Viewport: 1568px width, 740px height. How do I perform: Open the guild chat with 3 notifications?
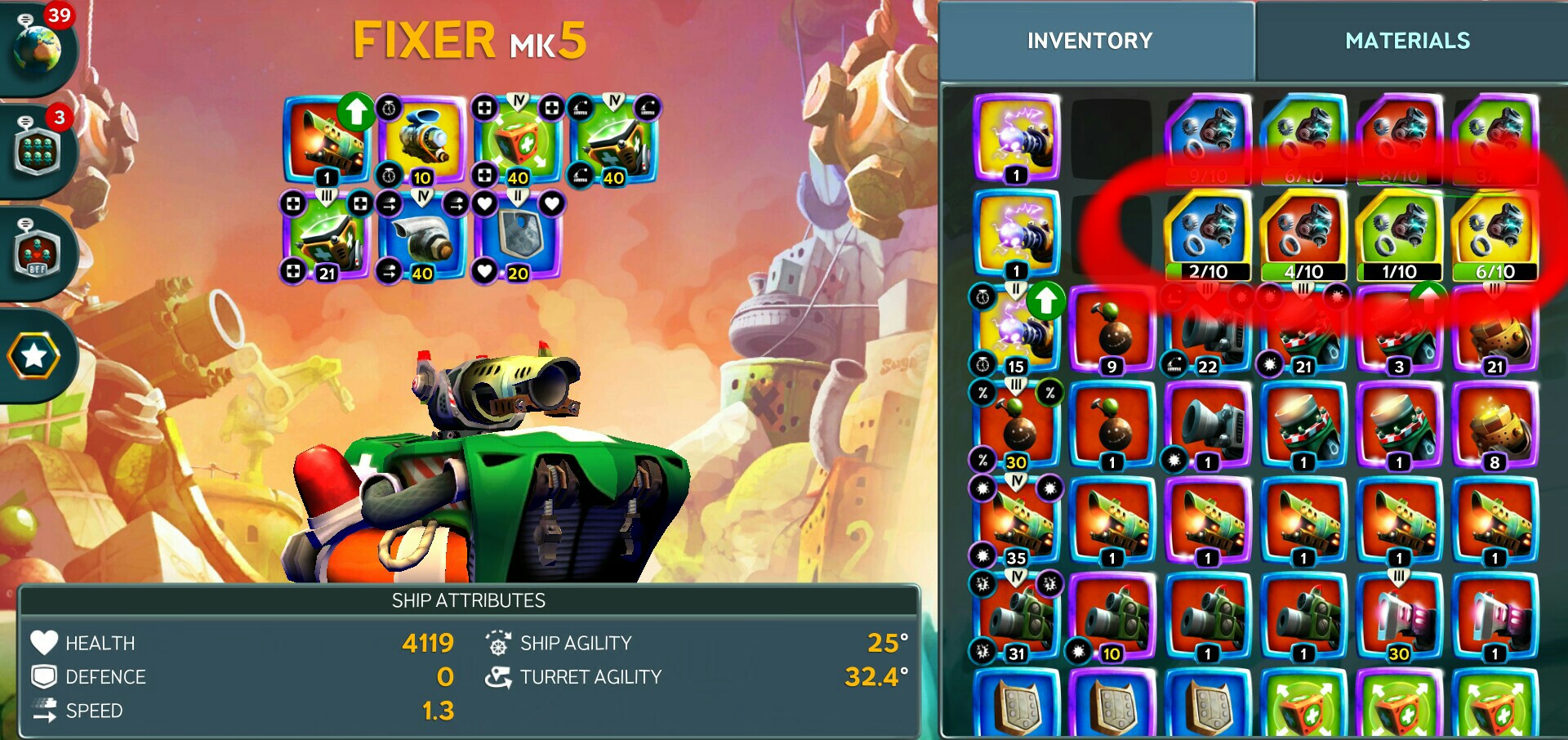pyautogui.click(x=38, y=151)
